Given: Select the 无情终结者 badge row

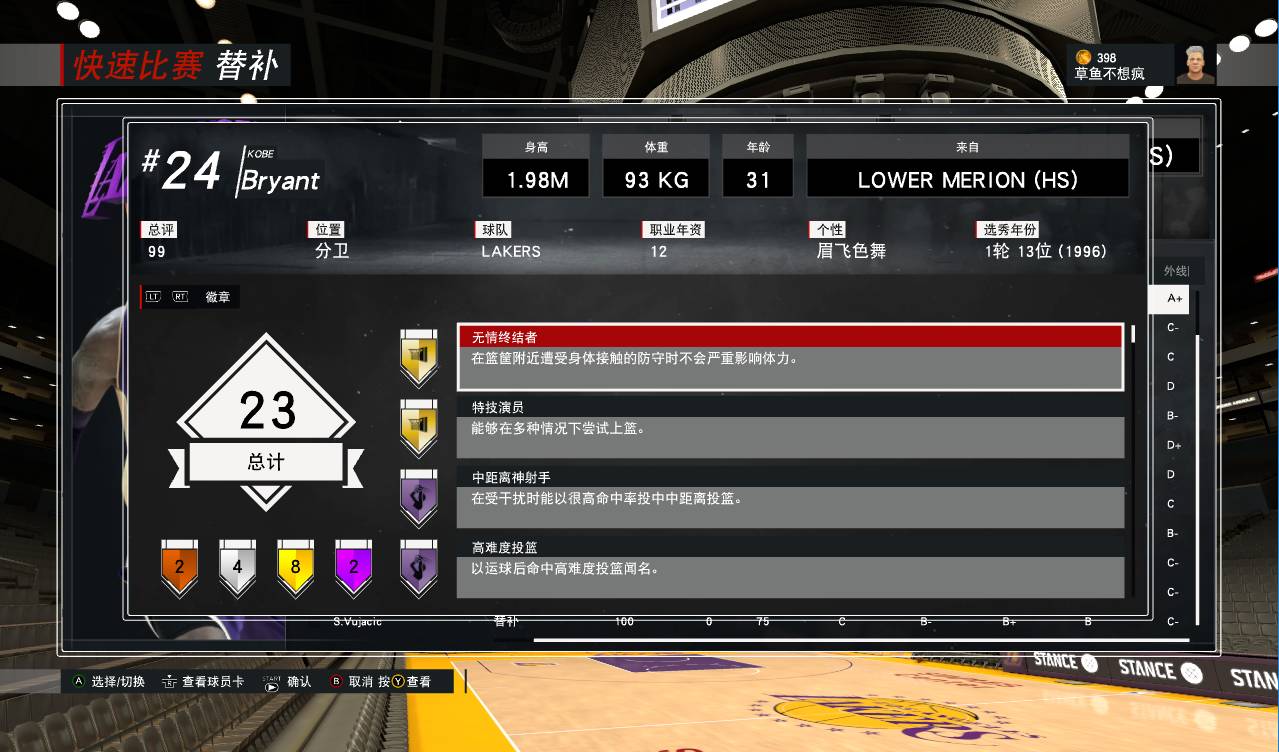Looking at the screenshot, I should click(x=790, y=357).
